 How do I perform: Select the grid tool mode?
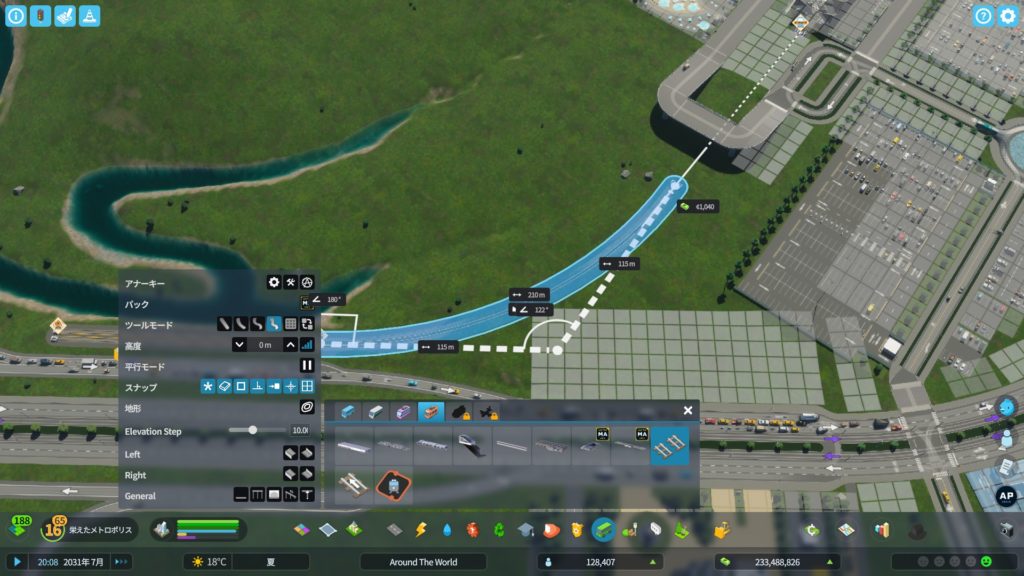[290, 324]
